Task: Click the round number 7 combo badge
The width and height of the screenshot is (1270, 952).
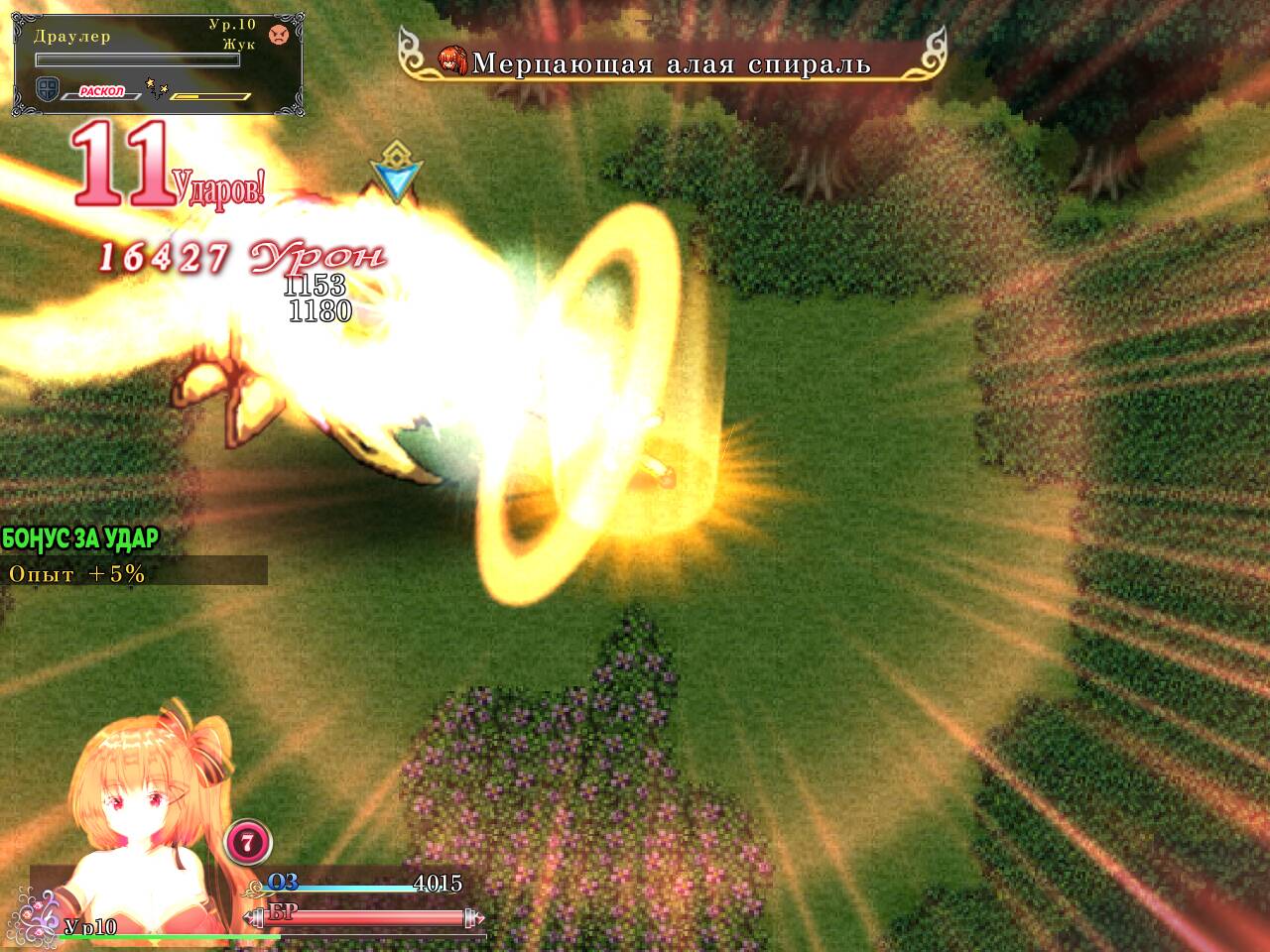Action: pos(247,842)
